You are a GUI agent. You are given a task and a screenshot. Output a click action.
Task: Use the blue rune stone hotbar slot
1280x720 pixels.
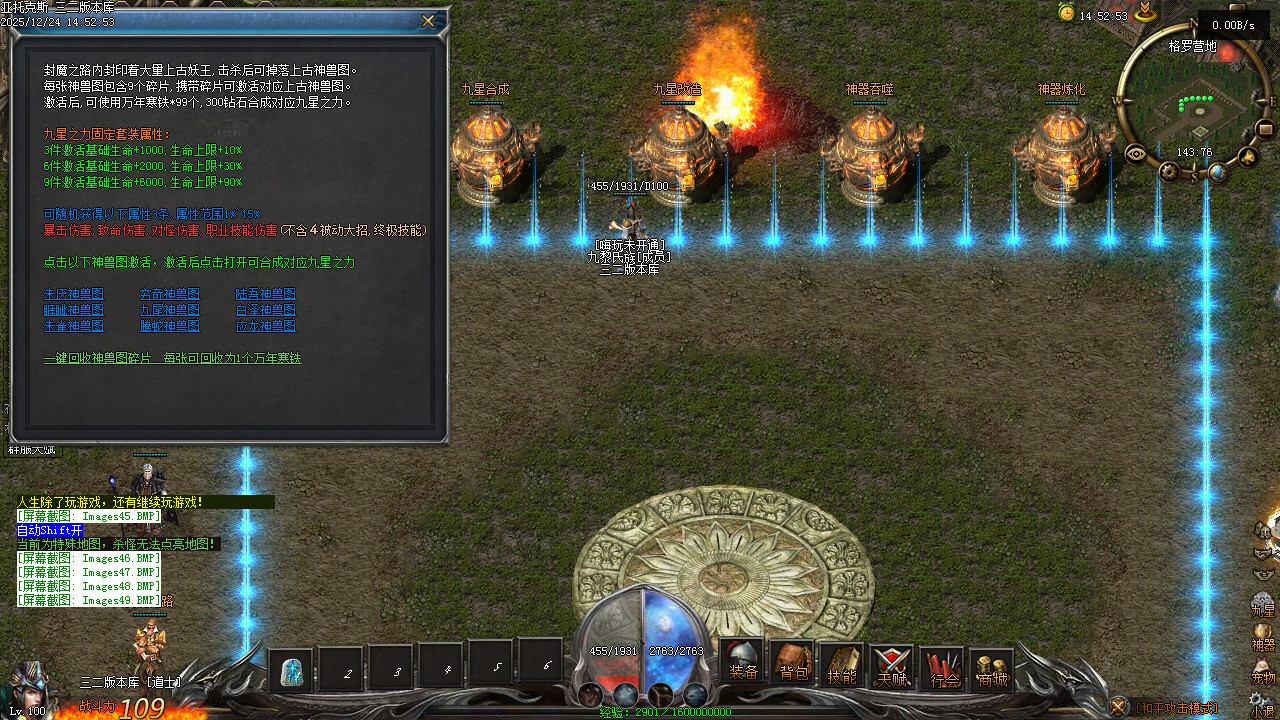tap(292, 671)
